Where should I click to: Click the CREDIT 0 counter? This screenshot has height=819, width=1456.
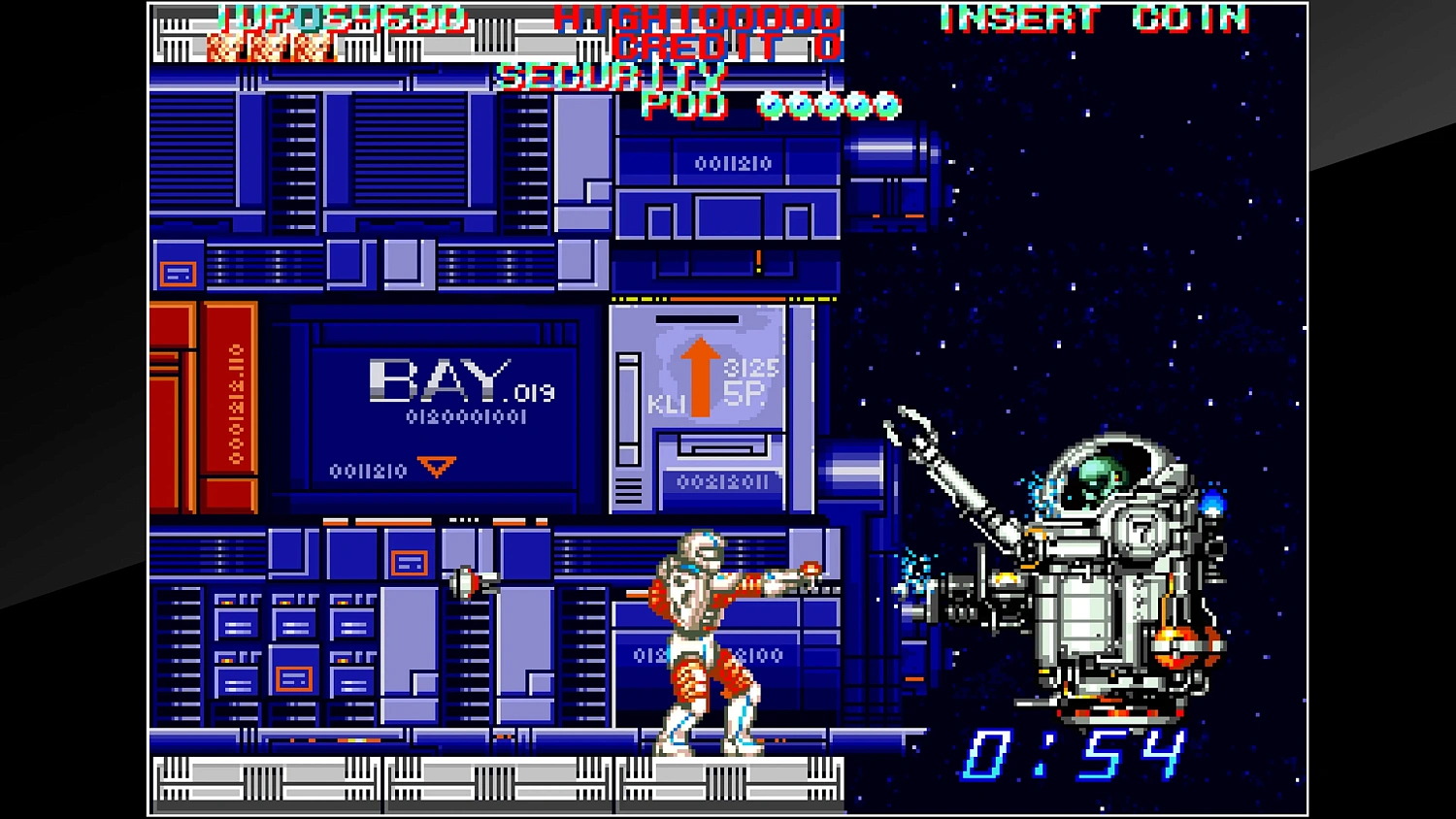click(x=723, y=44)
